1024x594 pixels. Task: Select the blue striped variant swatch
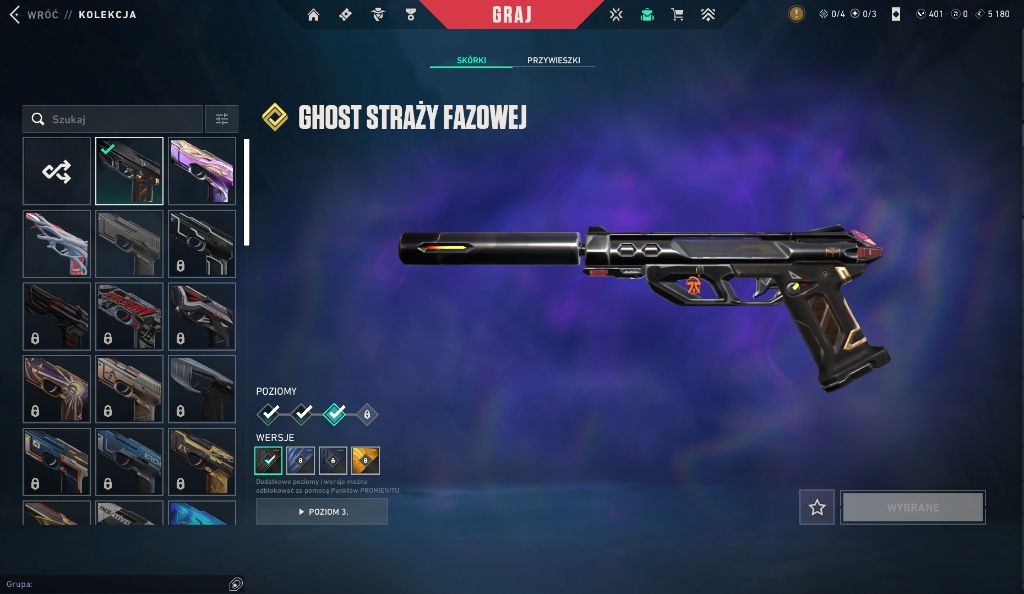pos(301,460)
